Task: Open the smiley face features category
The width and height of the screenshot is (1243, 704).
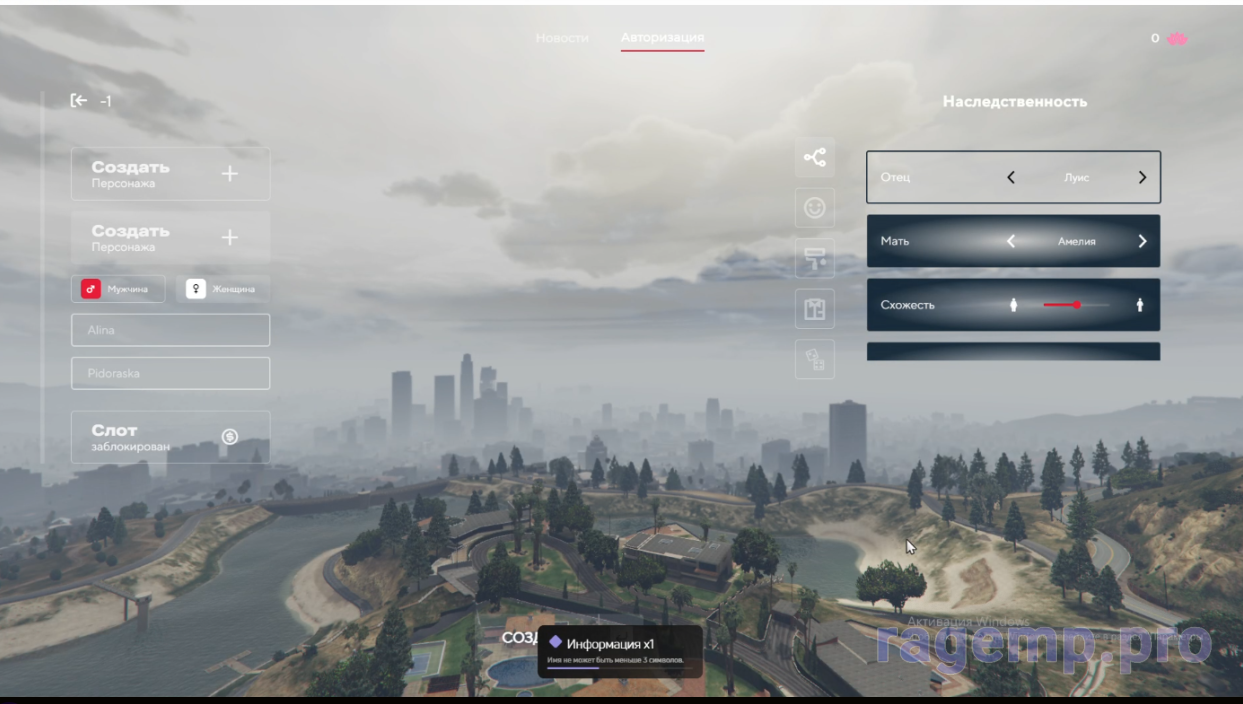Action: (x=815, y=208)
